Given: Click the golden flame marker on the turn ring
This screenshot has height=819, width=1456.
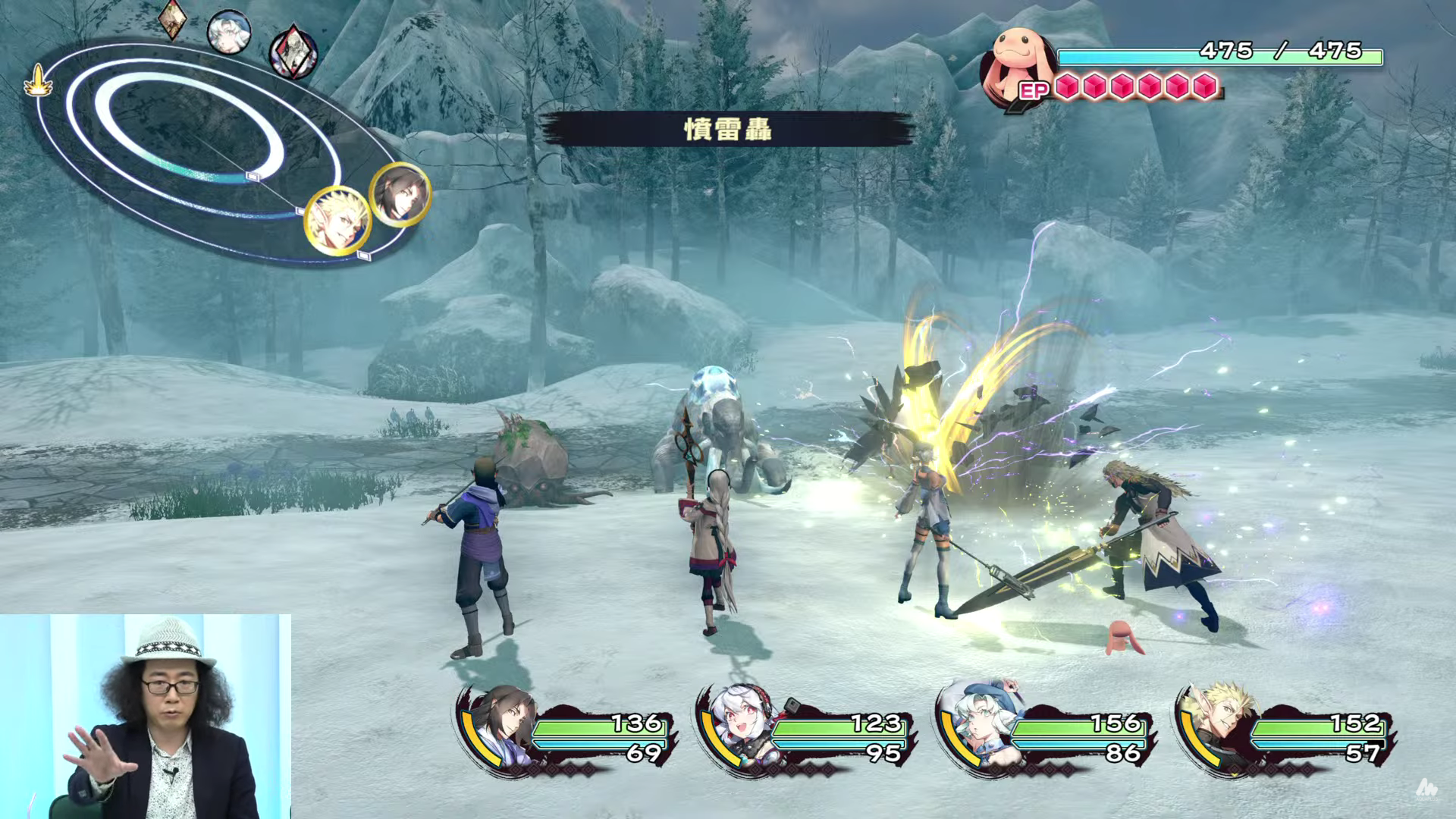Looking at the screenshot, I should click(x=36, y=82).
